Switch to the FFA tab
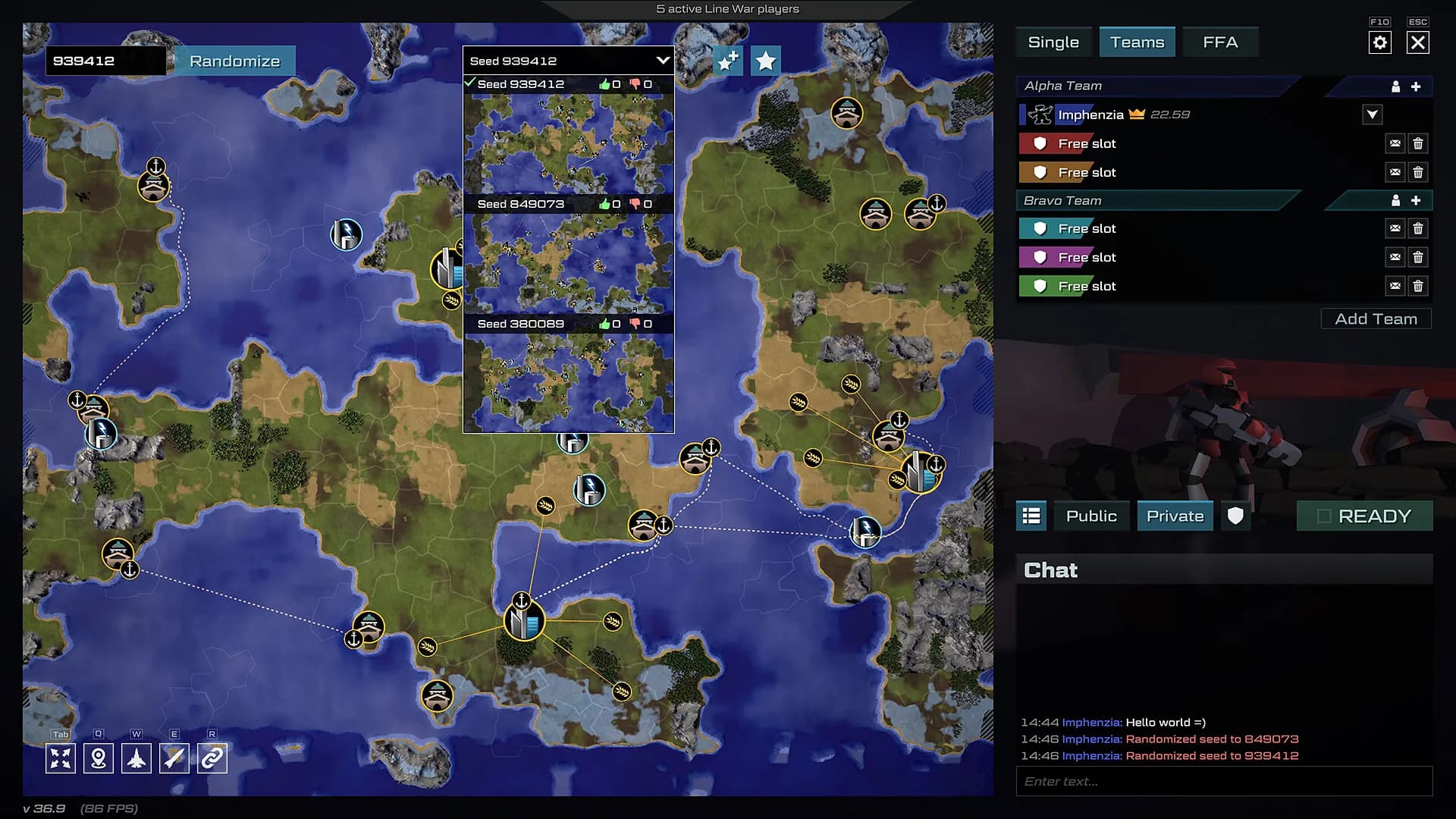 (x=1220, y=42)
